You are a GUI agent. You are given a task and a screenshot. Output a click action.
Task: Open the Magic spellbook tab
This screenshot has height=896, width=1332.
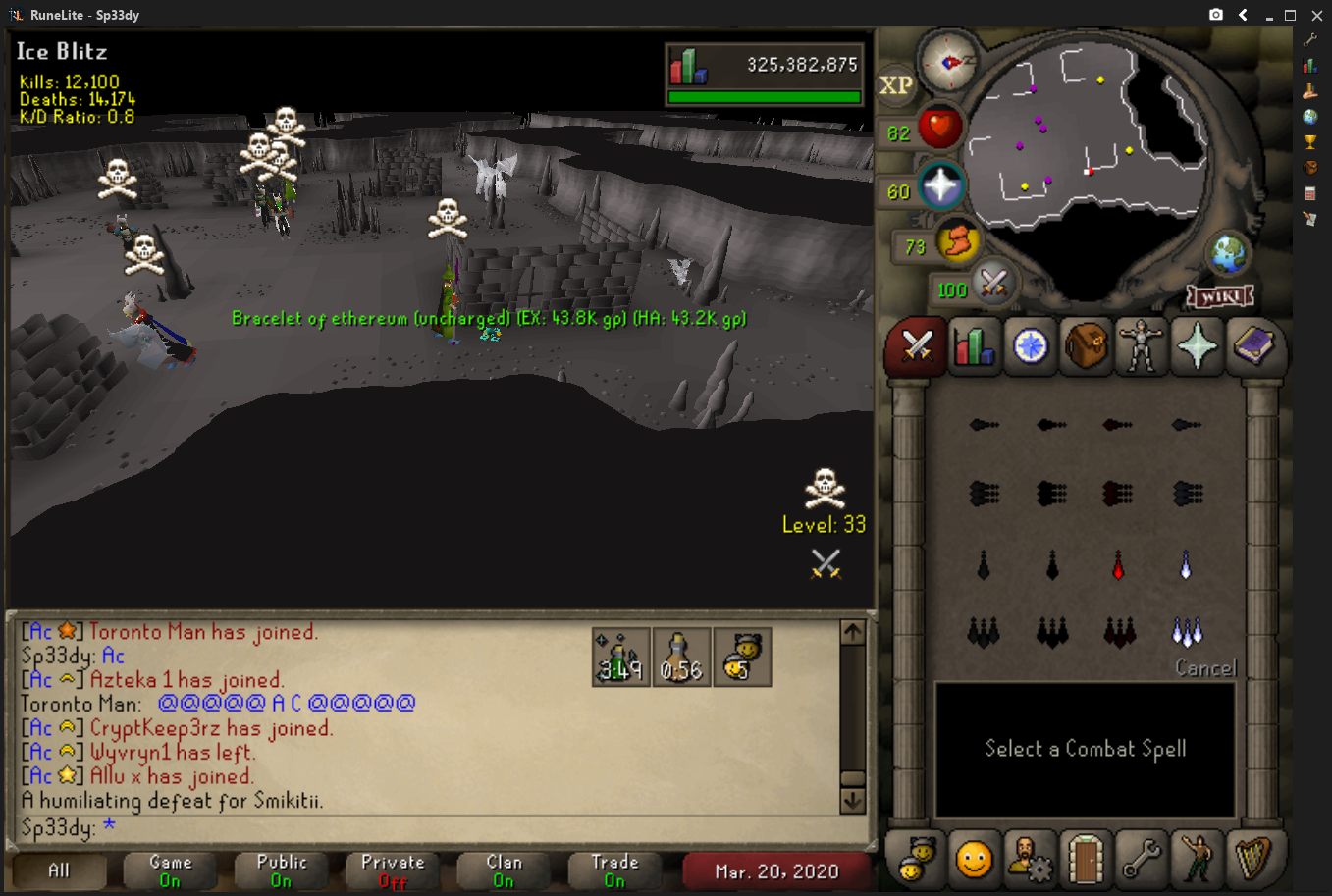[x=1253, y=346]
